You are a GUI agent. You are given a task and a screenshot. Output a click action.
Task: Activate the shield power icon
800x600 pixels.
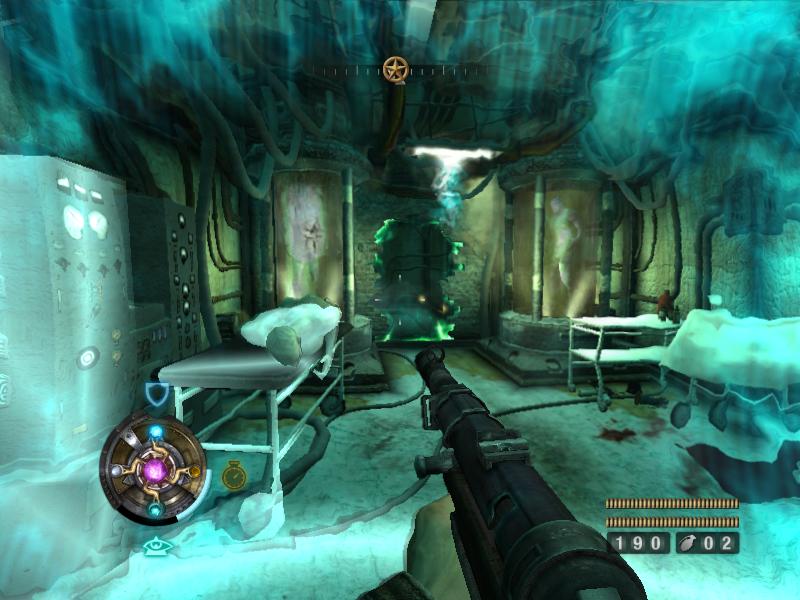[157, 395]
